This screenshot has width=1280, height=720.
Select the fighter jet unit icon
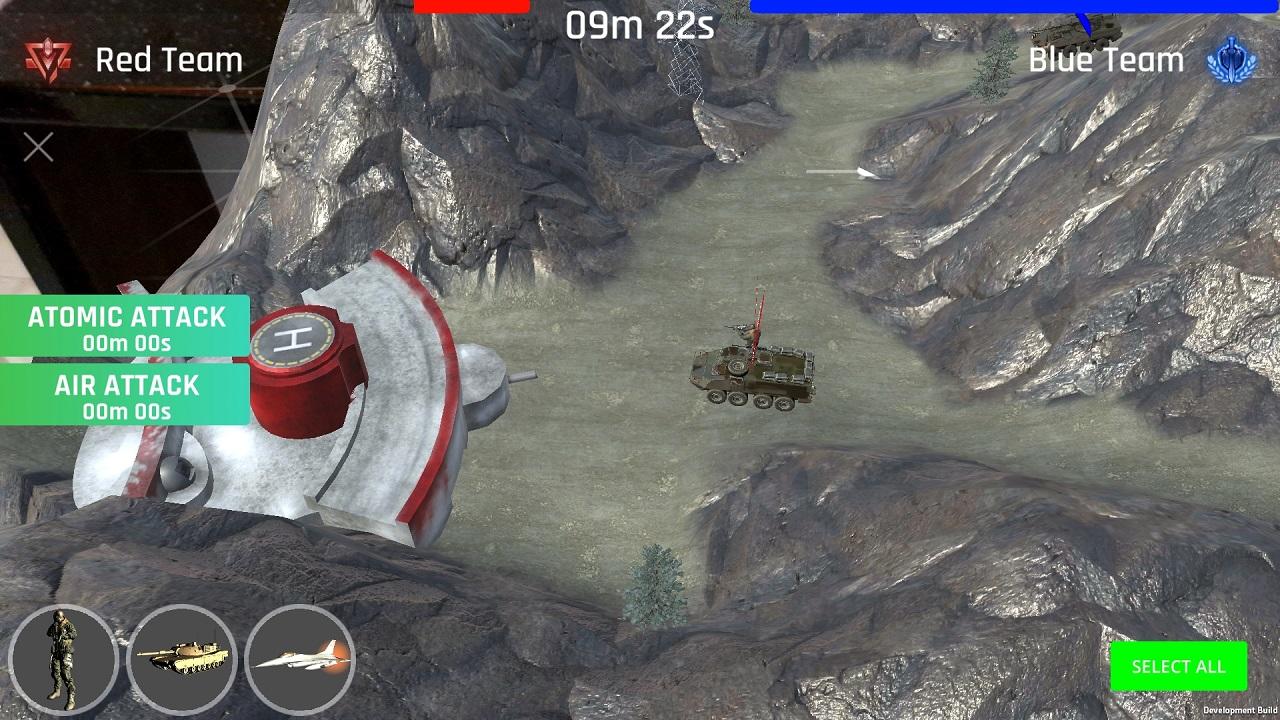click(x=300, y=660)
